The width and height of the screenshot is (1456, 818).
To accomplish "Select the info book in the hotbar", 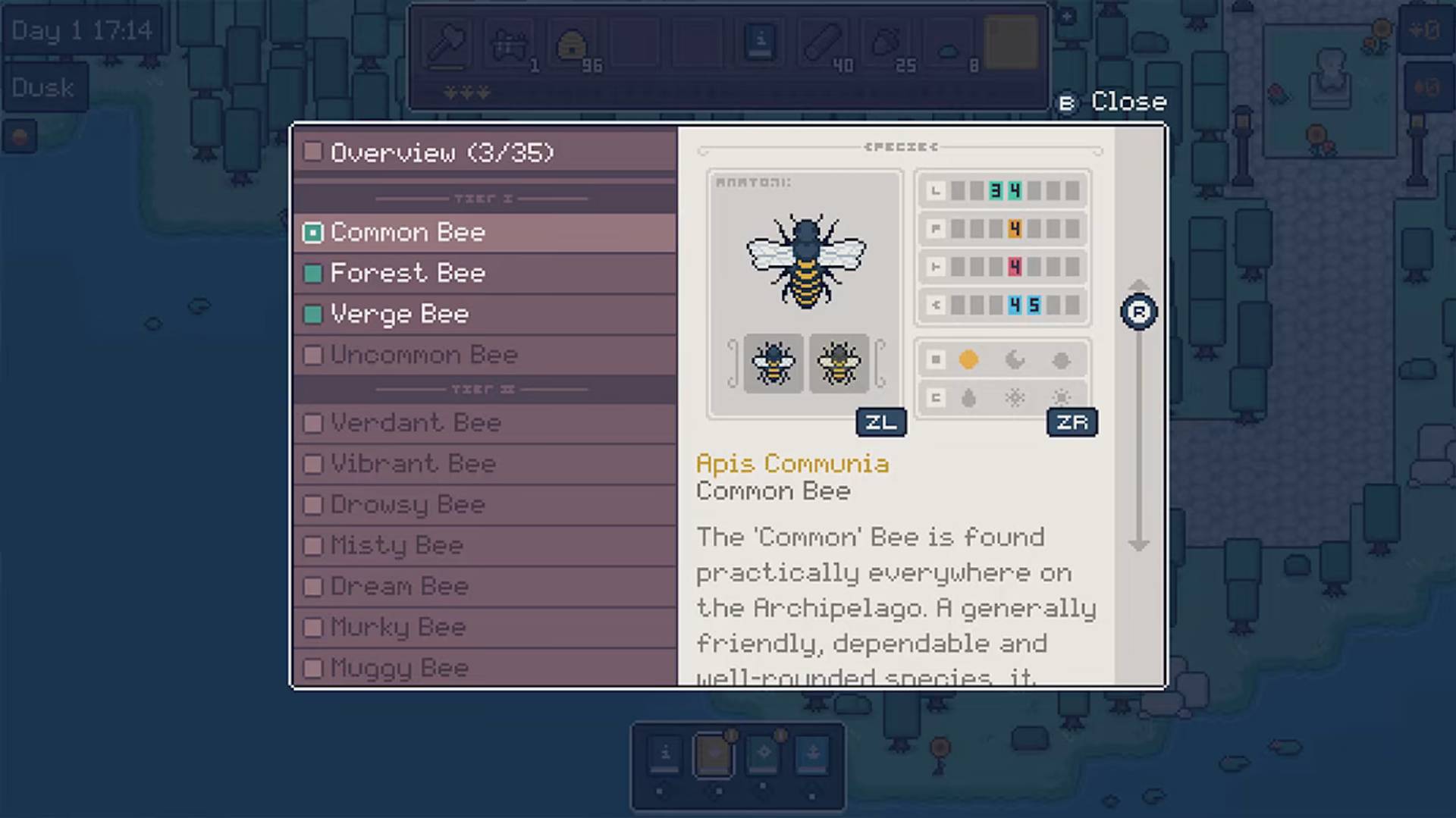I will pos(759,42).
